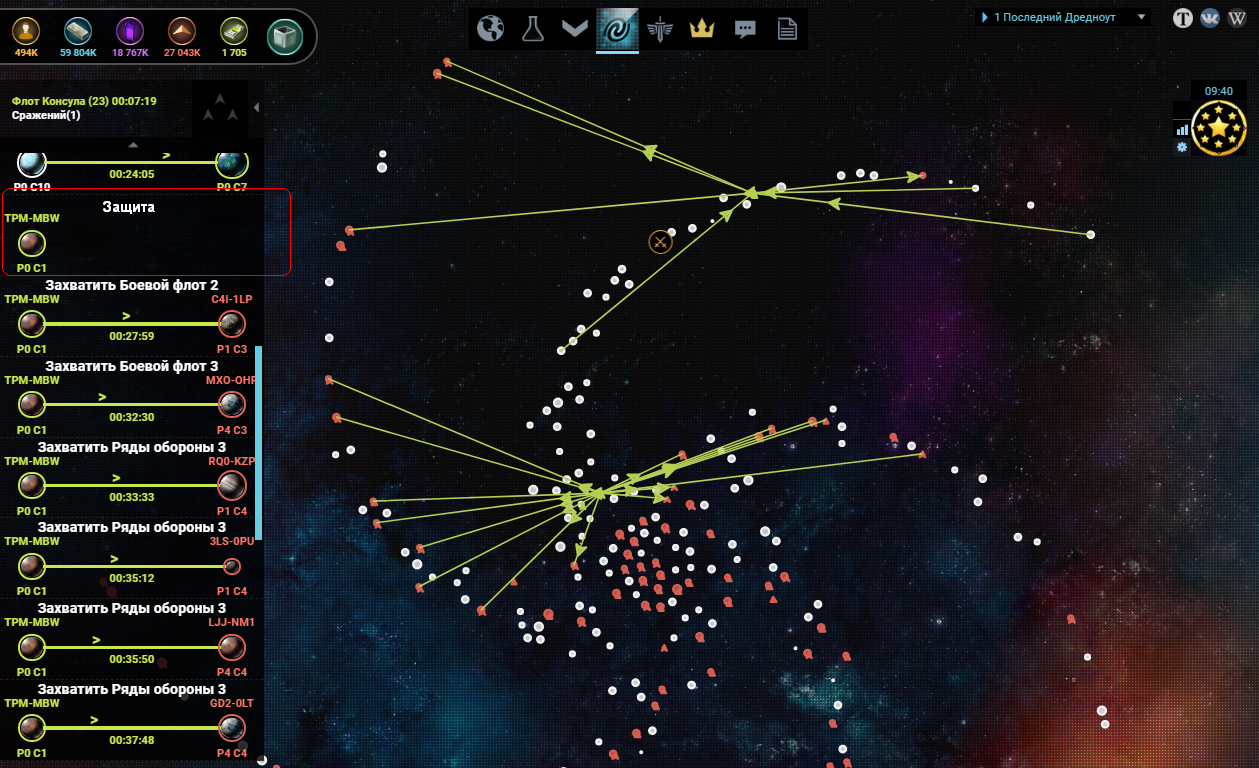Select the 'Захватить Боевой флот 2' mission row
Viewport: 1259px width, 768px height.
click(131, 316)
